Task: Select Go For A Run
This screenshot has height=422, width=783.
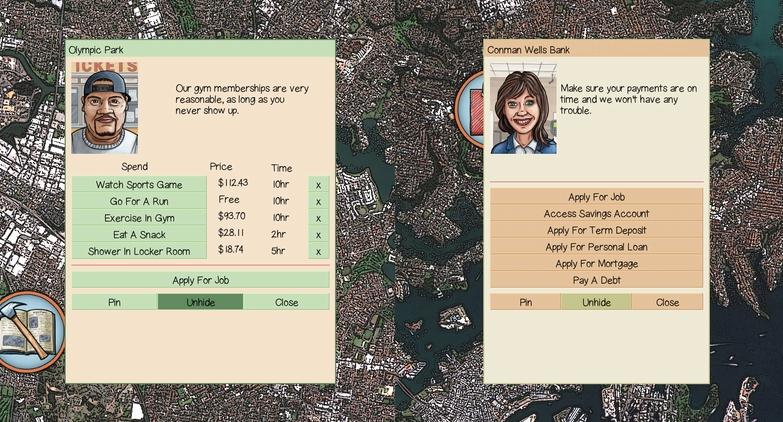Action: click(138, 201)
